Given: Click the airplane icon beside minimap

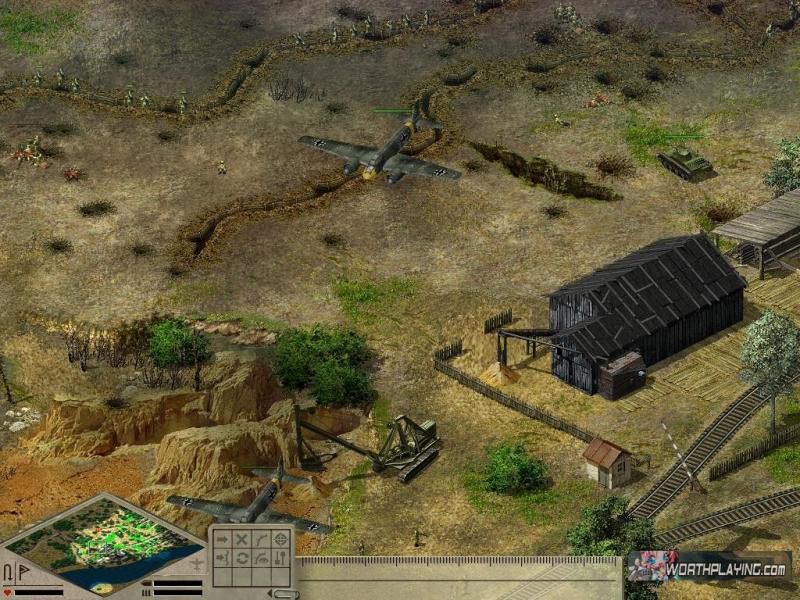Looking at the screenshot, I should 196,563.
